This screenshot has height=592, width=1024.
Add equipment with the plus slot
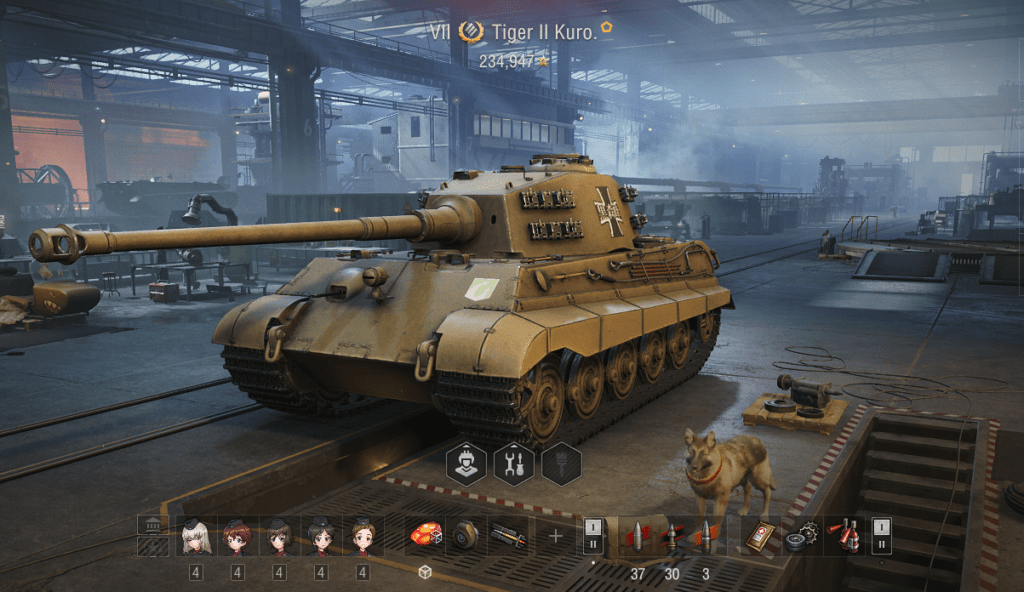point(555,536)
